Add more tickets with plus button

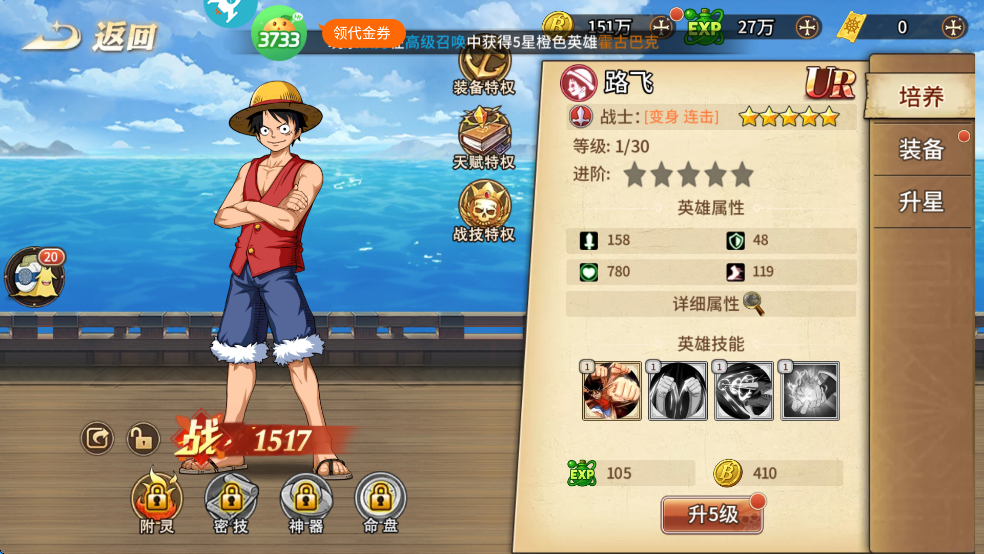pos(954,27)
